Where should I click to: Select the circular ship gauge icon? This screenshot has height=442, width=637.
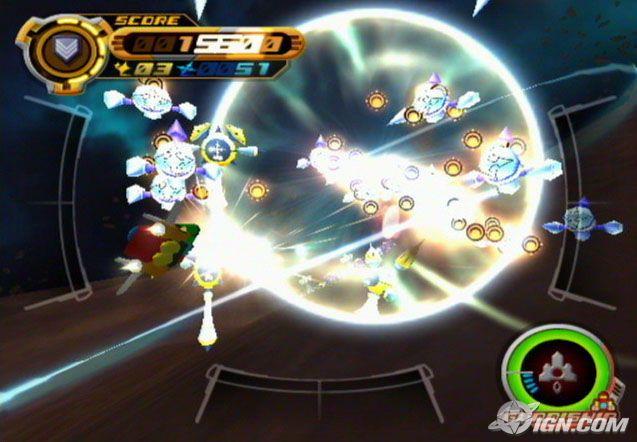coord(554,368)
